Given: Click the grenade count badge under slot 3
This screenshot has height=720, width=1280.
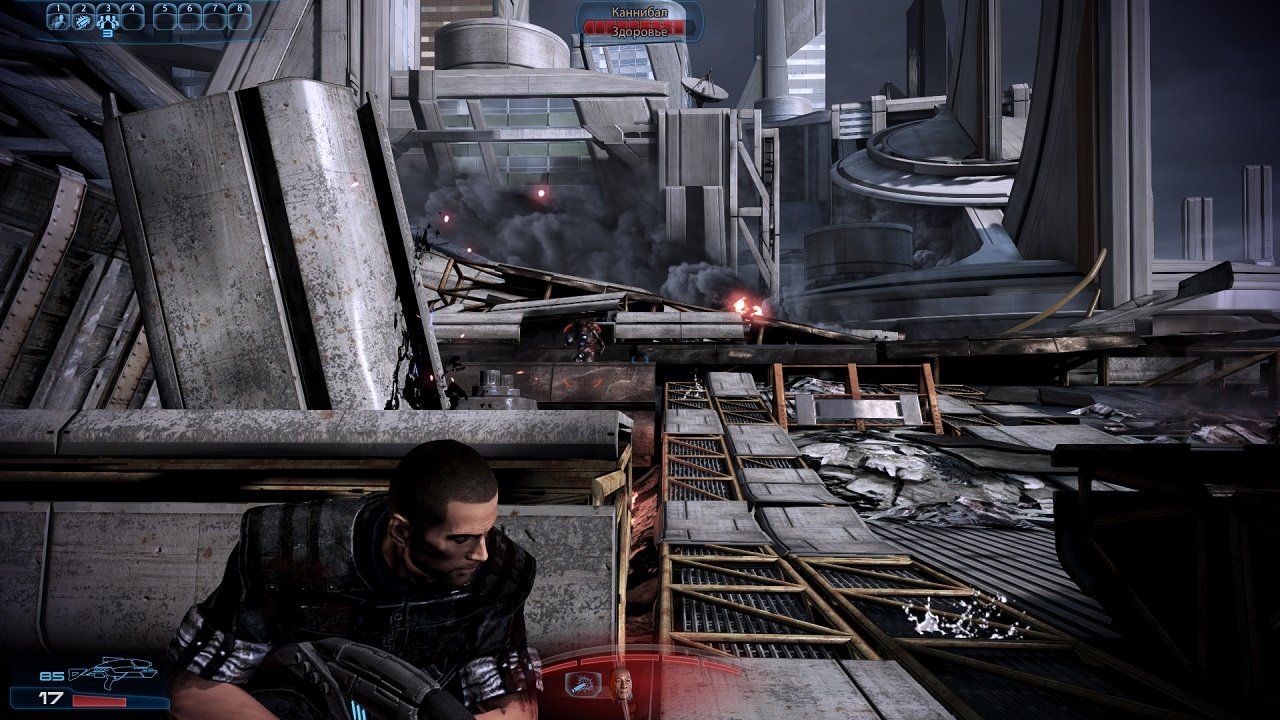Looking at the screenshot, I should click(x=108, y=33).
